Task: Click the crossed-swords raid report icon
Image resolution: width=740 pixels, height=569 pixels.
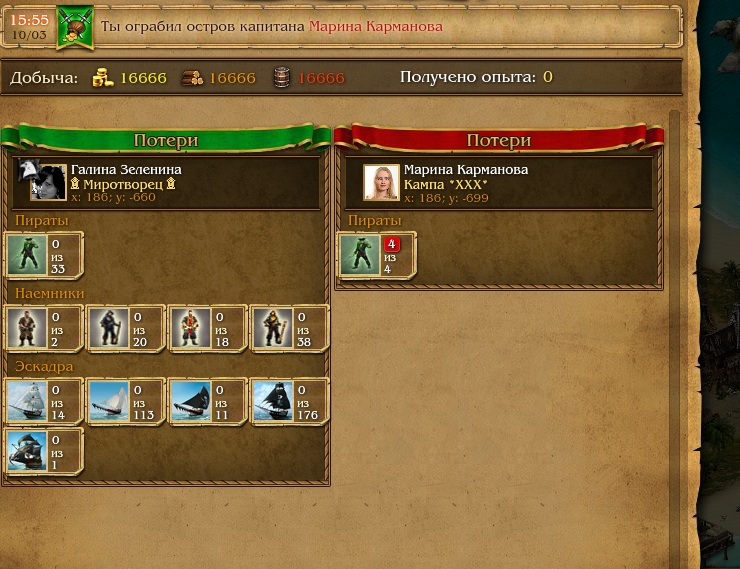Action: 74,27
